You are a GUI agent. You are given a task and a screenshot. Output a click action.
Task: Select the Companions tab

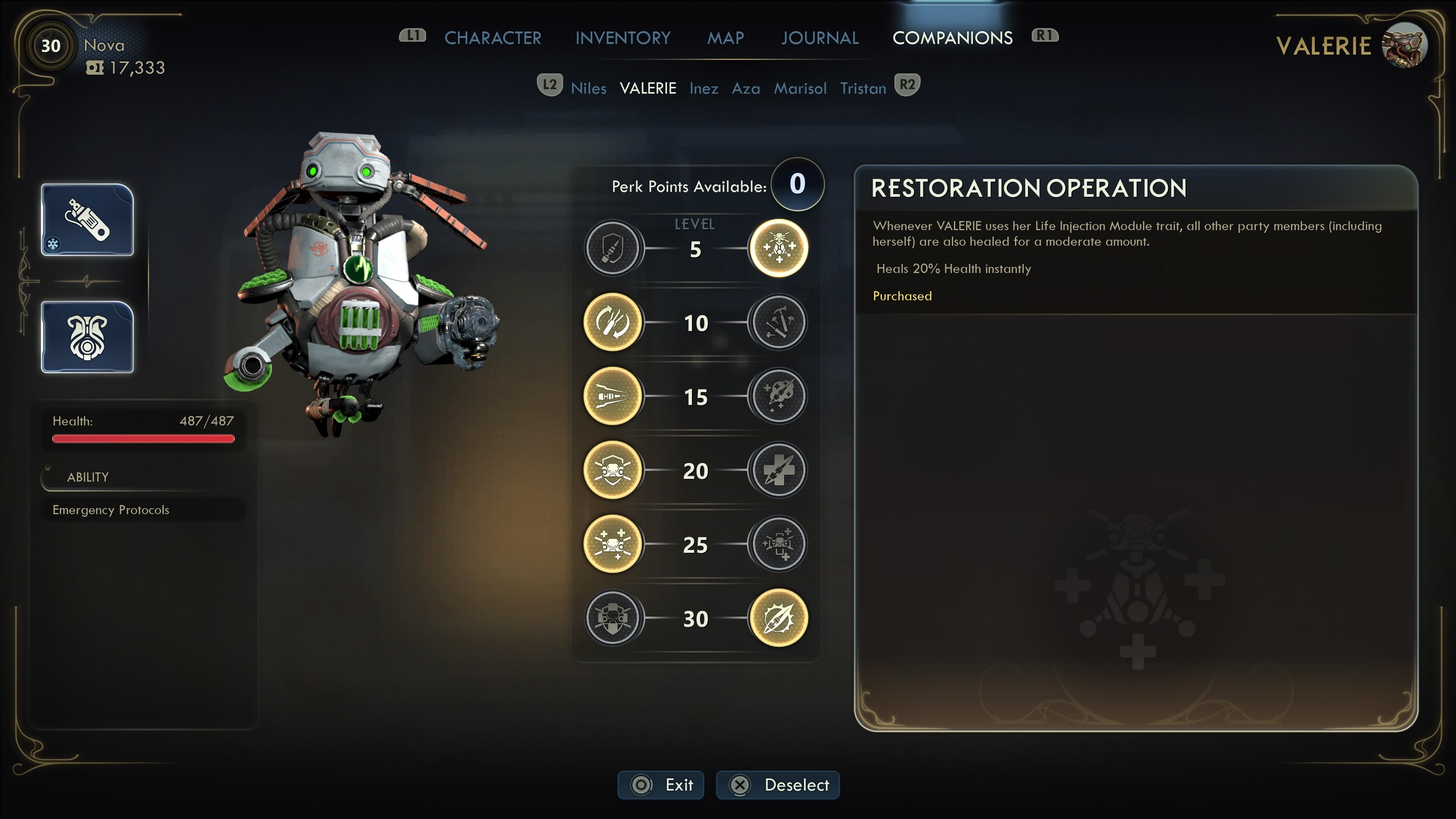click(952, 38)
